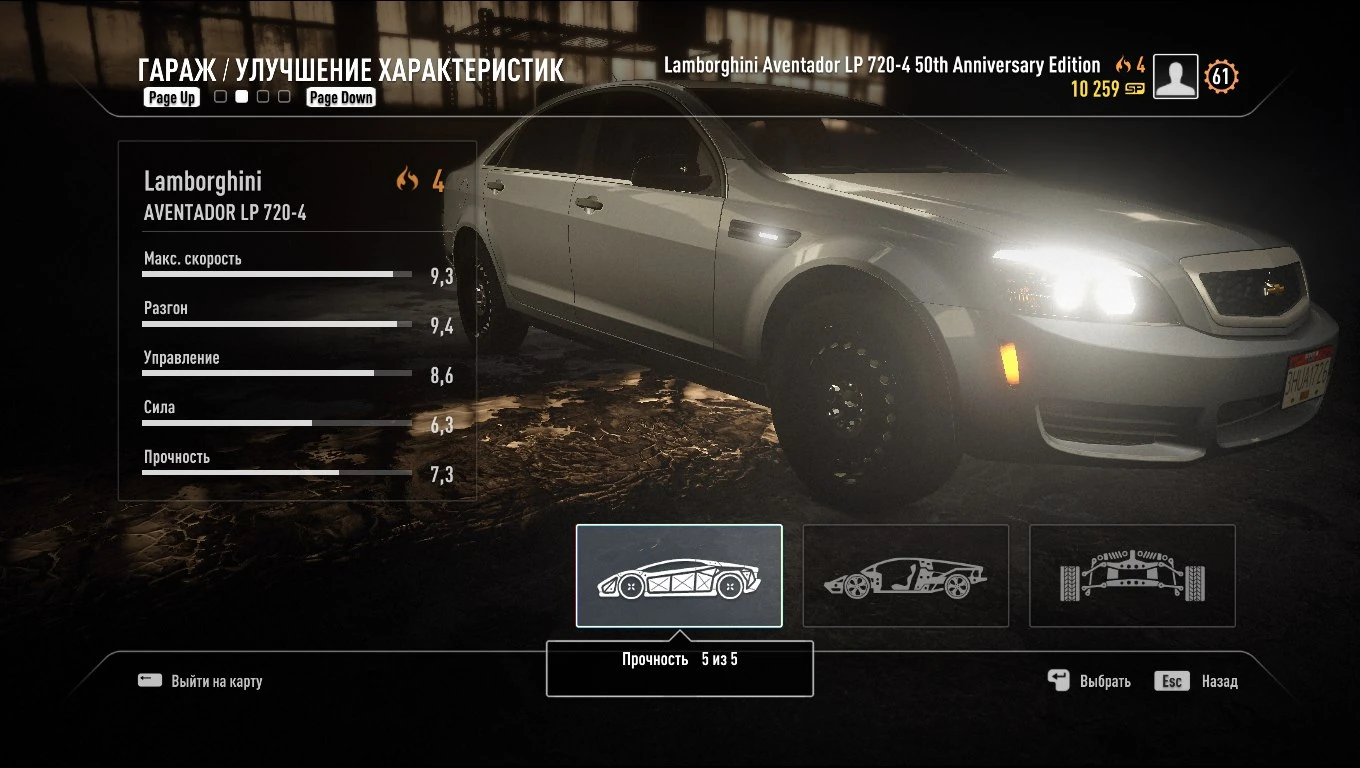Image resolution: width=1360 pixels, height=768 pixels.
Task: Select the Прочность body frame upgrade tile
Action: [679, 576]
